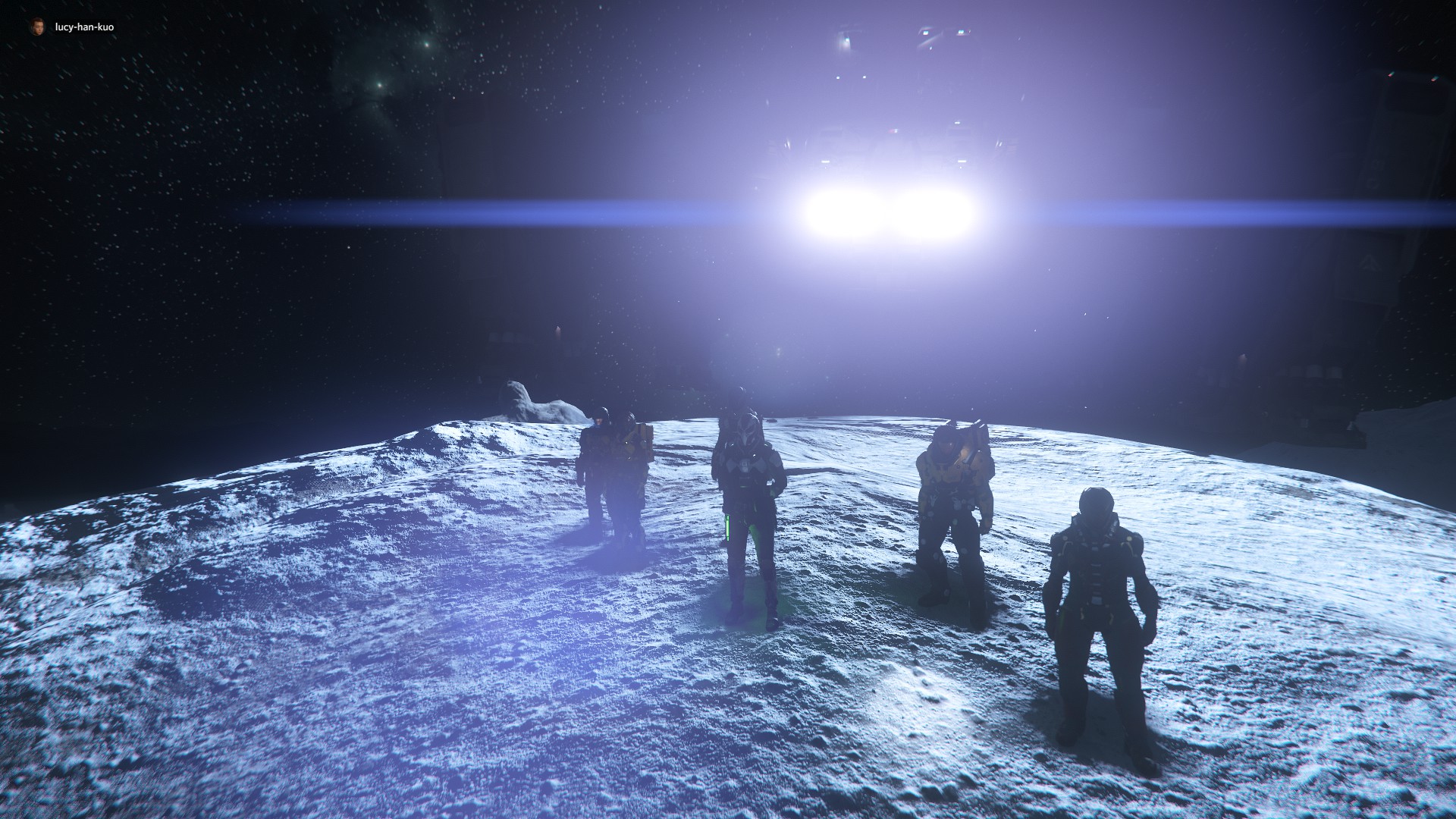Open lucy-han-kuo's profile avatar
The height and width of the screenshot is (819, 1456).
click(37, 27)
